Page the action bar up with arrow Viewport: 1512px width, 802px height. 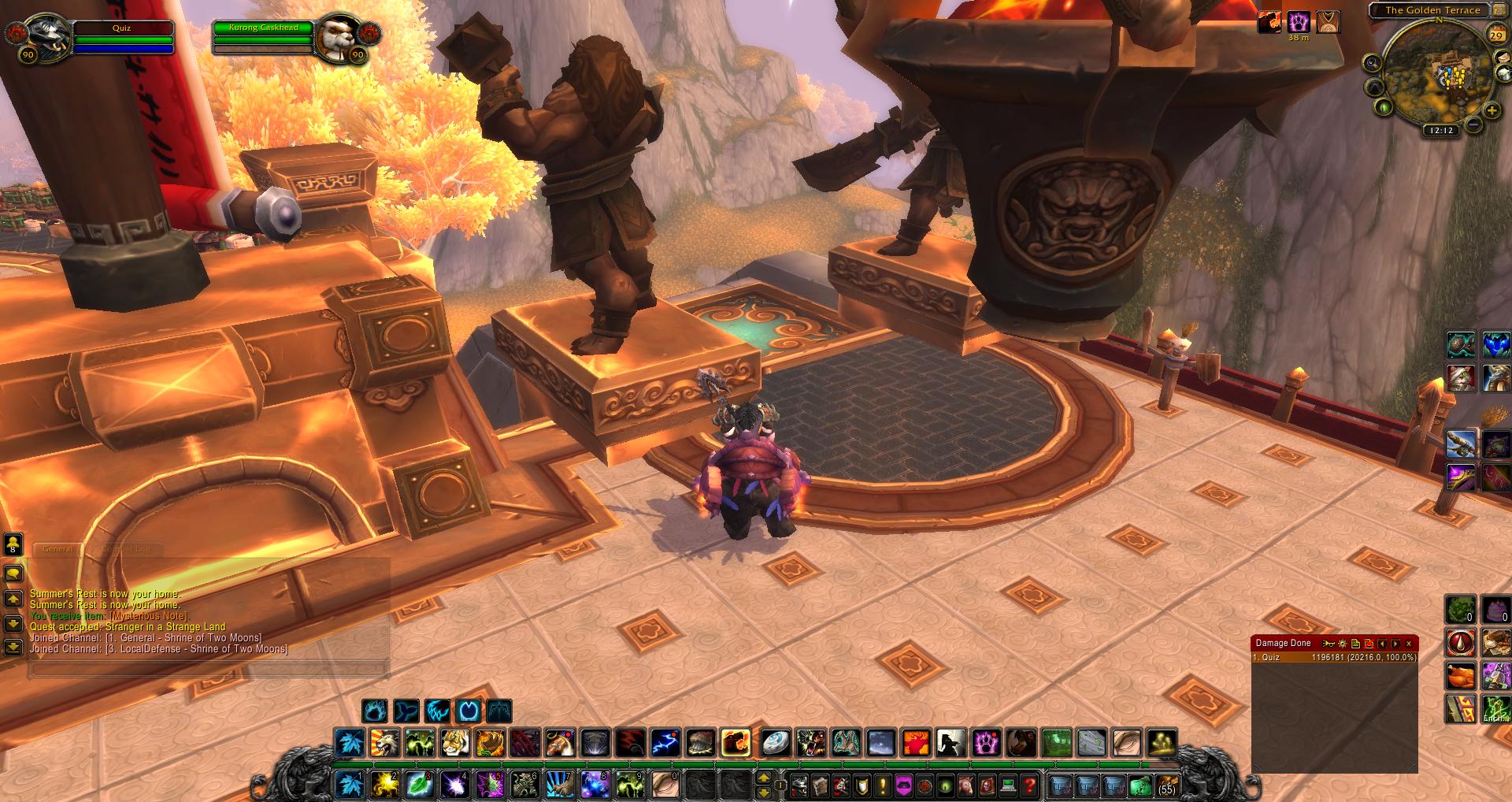[763, 778]
